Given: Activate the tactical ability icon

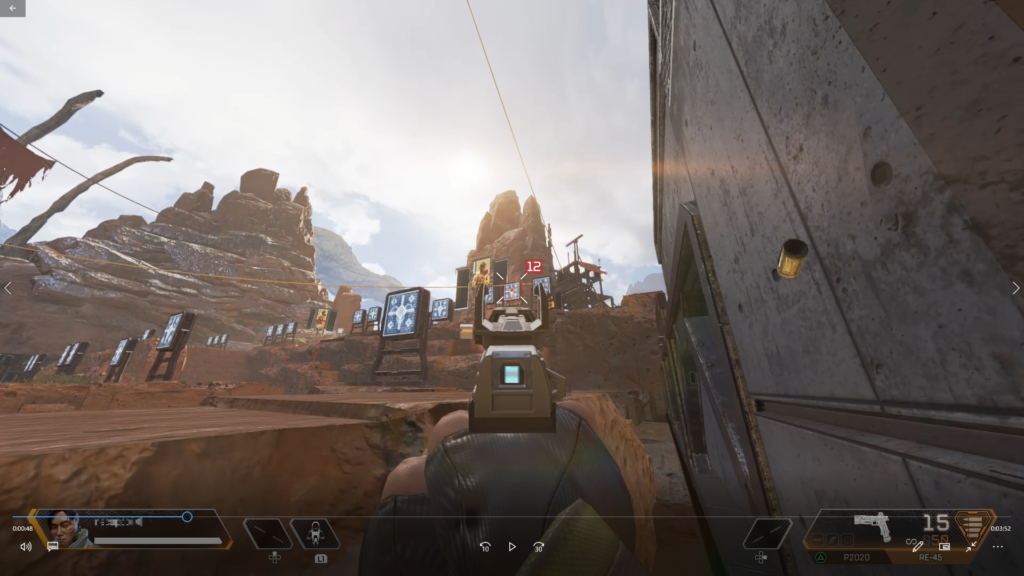Looking at the screenshot, I should 314,533.
